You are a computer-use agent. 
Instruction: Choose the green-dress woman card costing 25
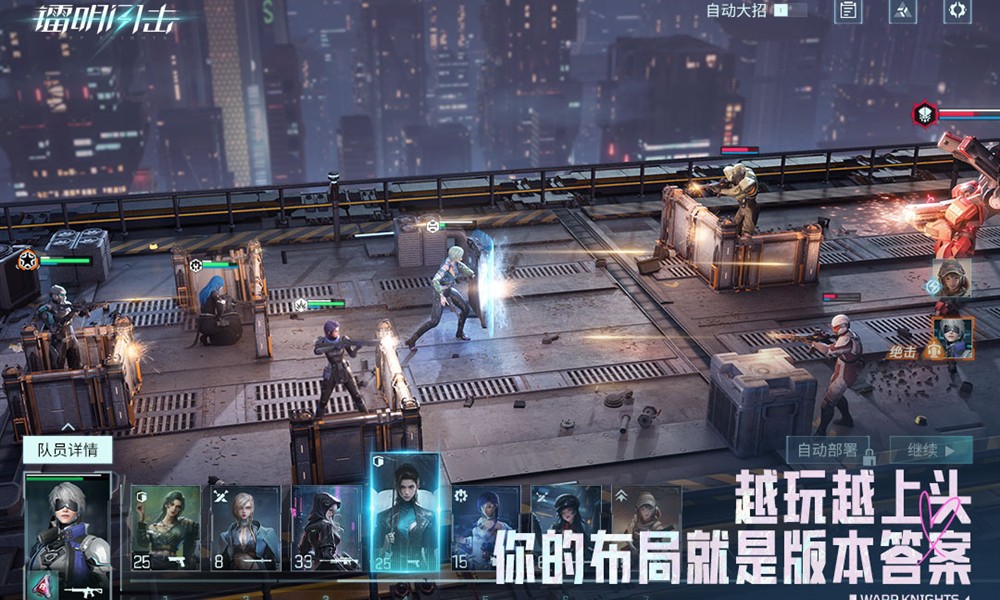[166, 528]
